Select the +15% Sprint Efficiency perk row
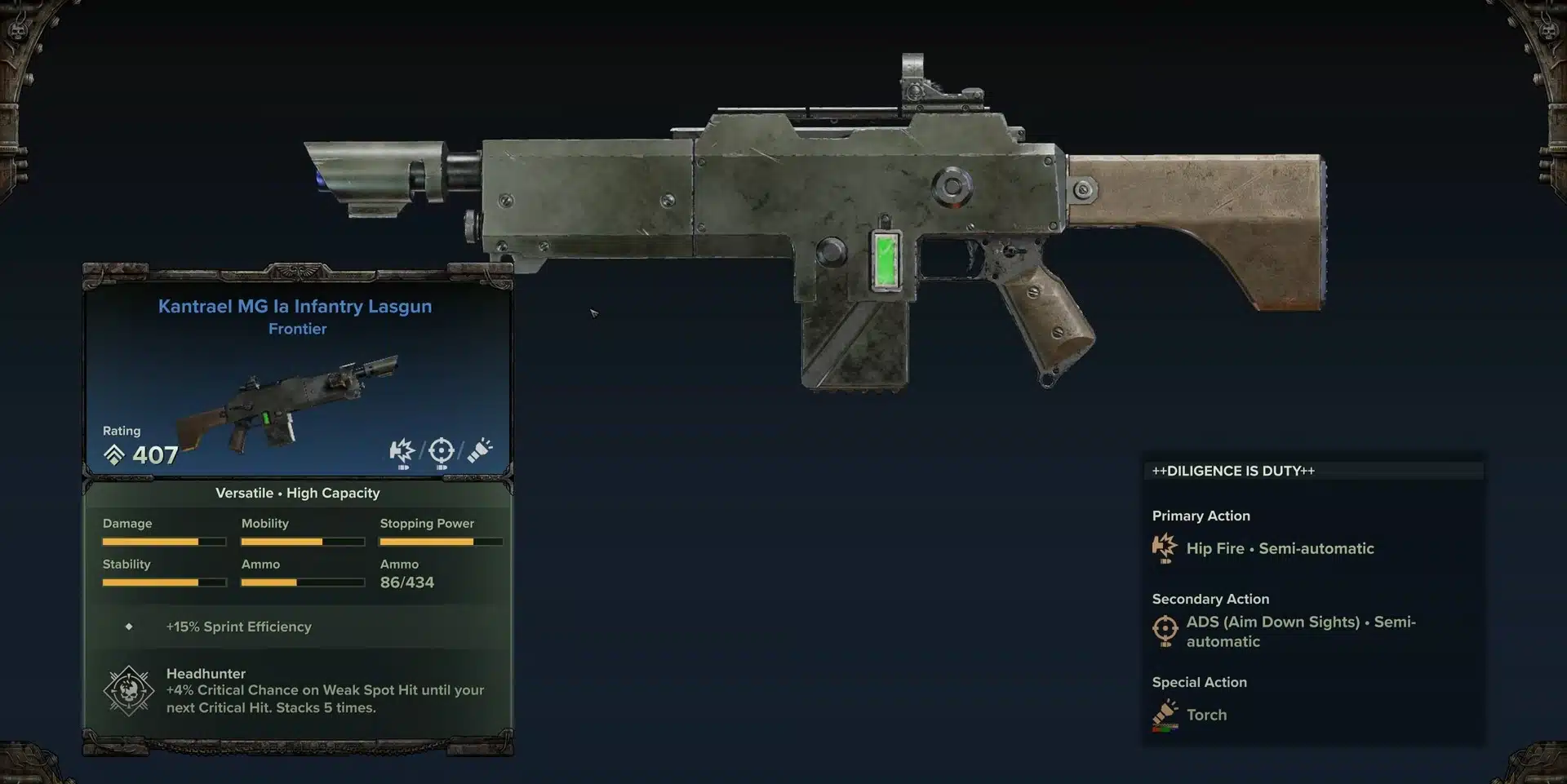This screenshot has height=784, width=1567. click(238, 627)
